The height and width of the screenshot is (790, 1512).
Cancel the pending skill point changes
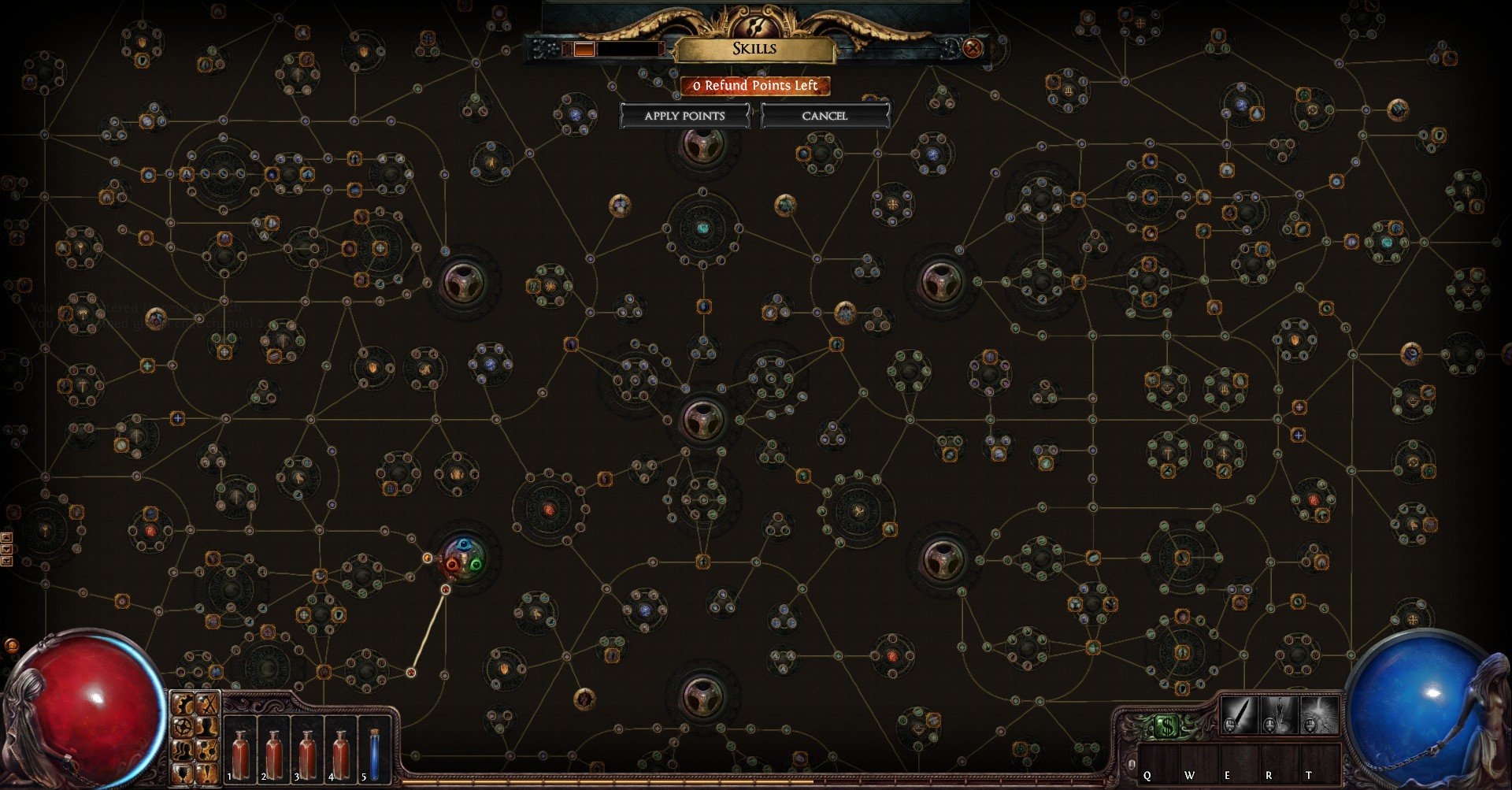click(825, 116)
